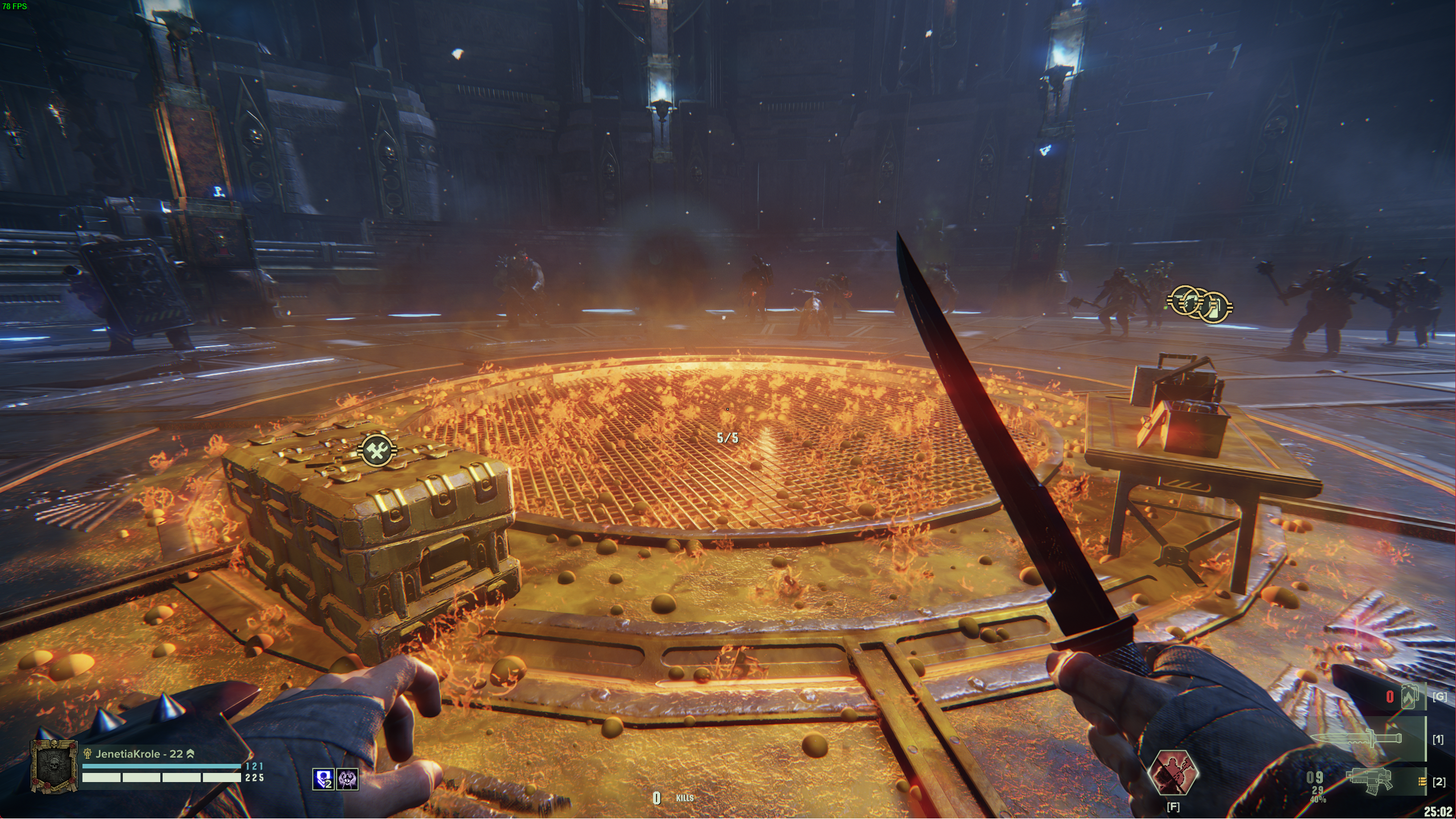
Task: Switch to the bolter ranged weapon slot
Action: pyautogui.click(x=1370, y=779)
